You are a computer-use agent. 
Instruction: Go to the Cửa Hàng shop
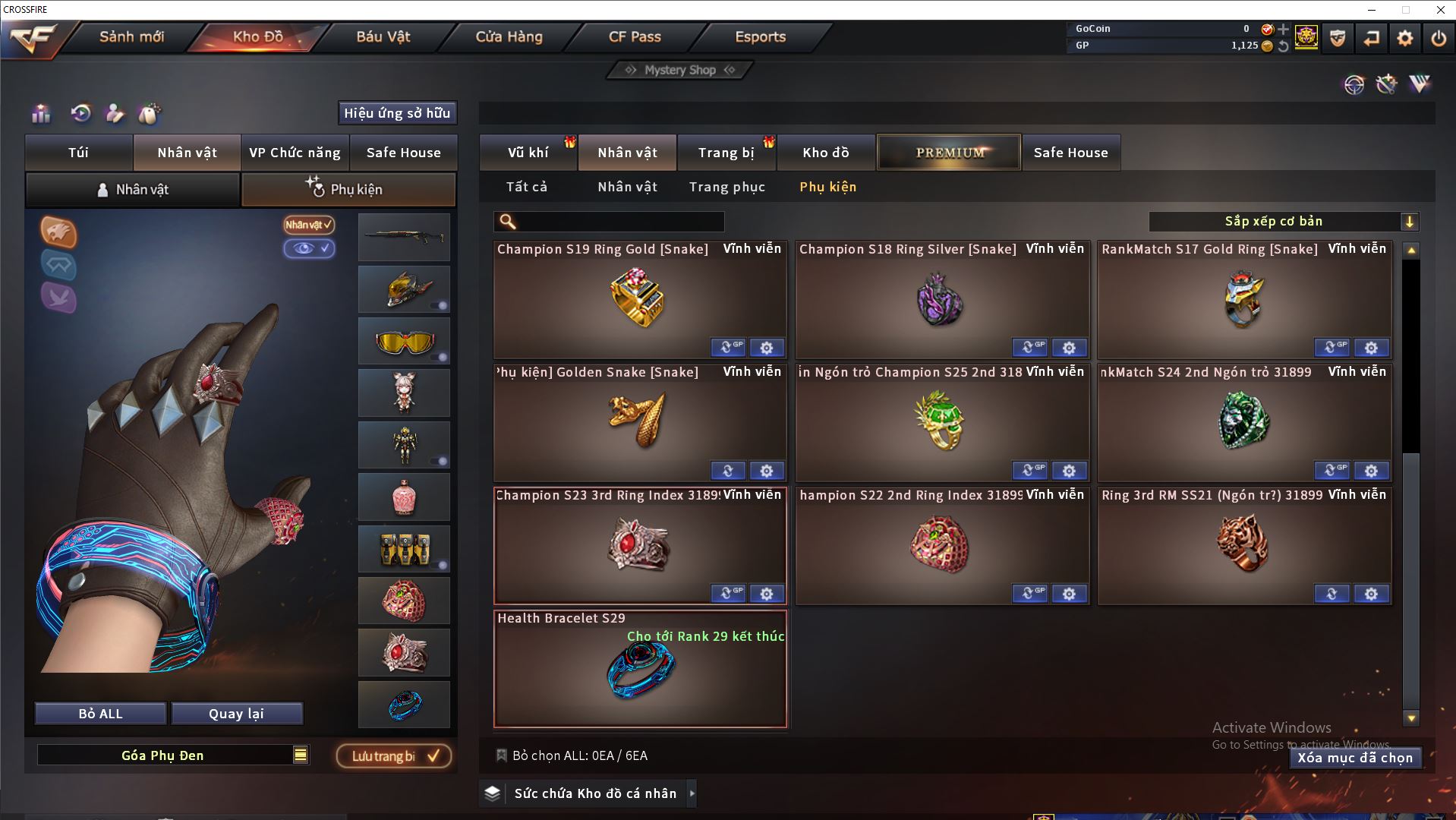tap(509, 36)
